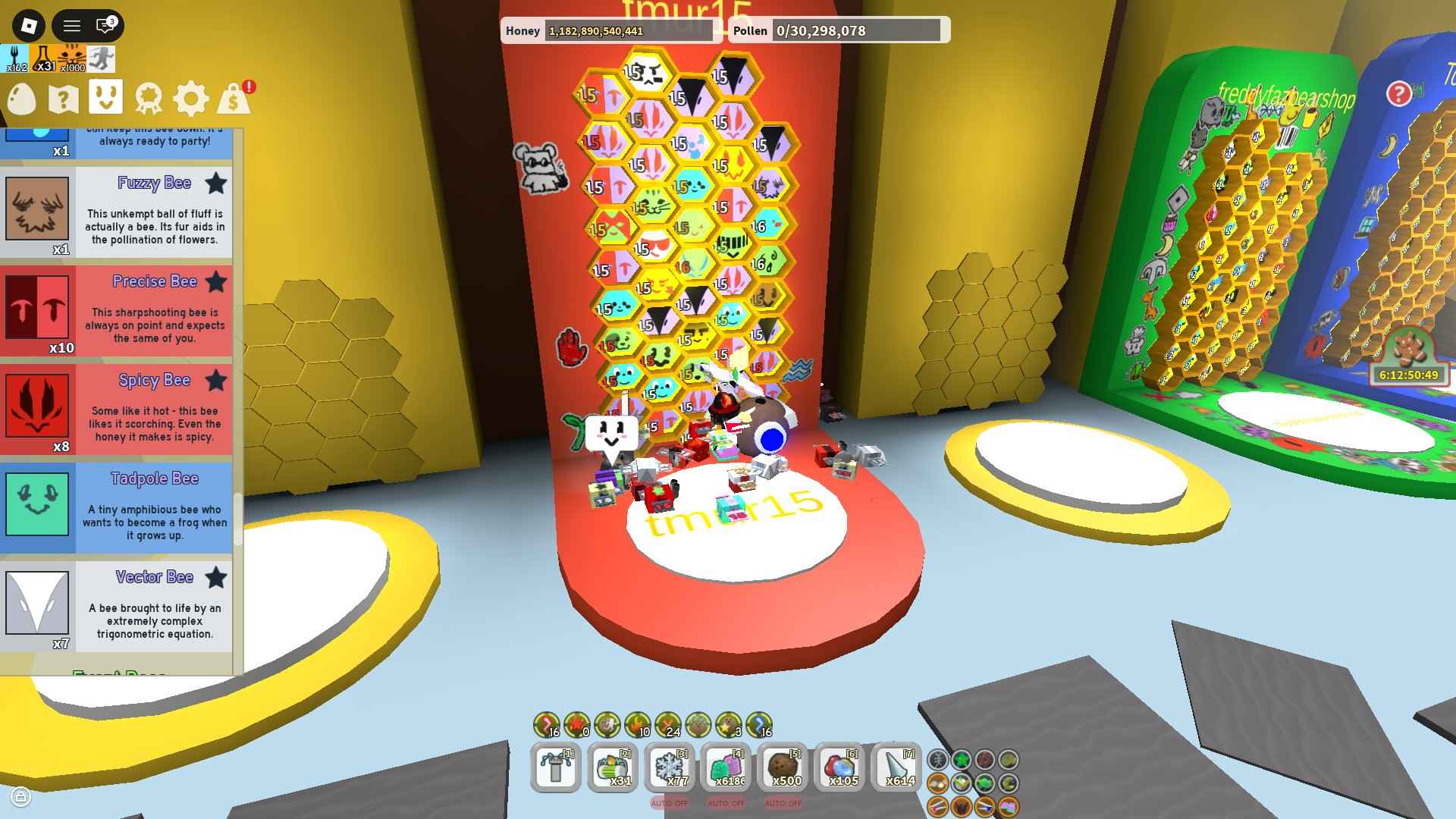The image size is (1456, 819).
Task: Select the stinger item in slot 7
Action: (x=899, y=767)
